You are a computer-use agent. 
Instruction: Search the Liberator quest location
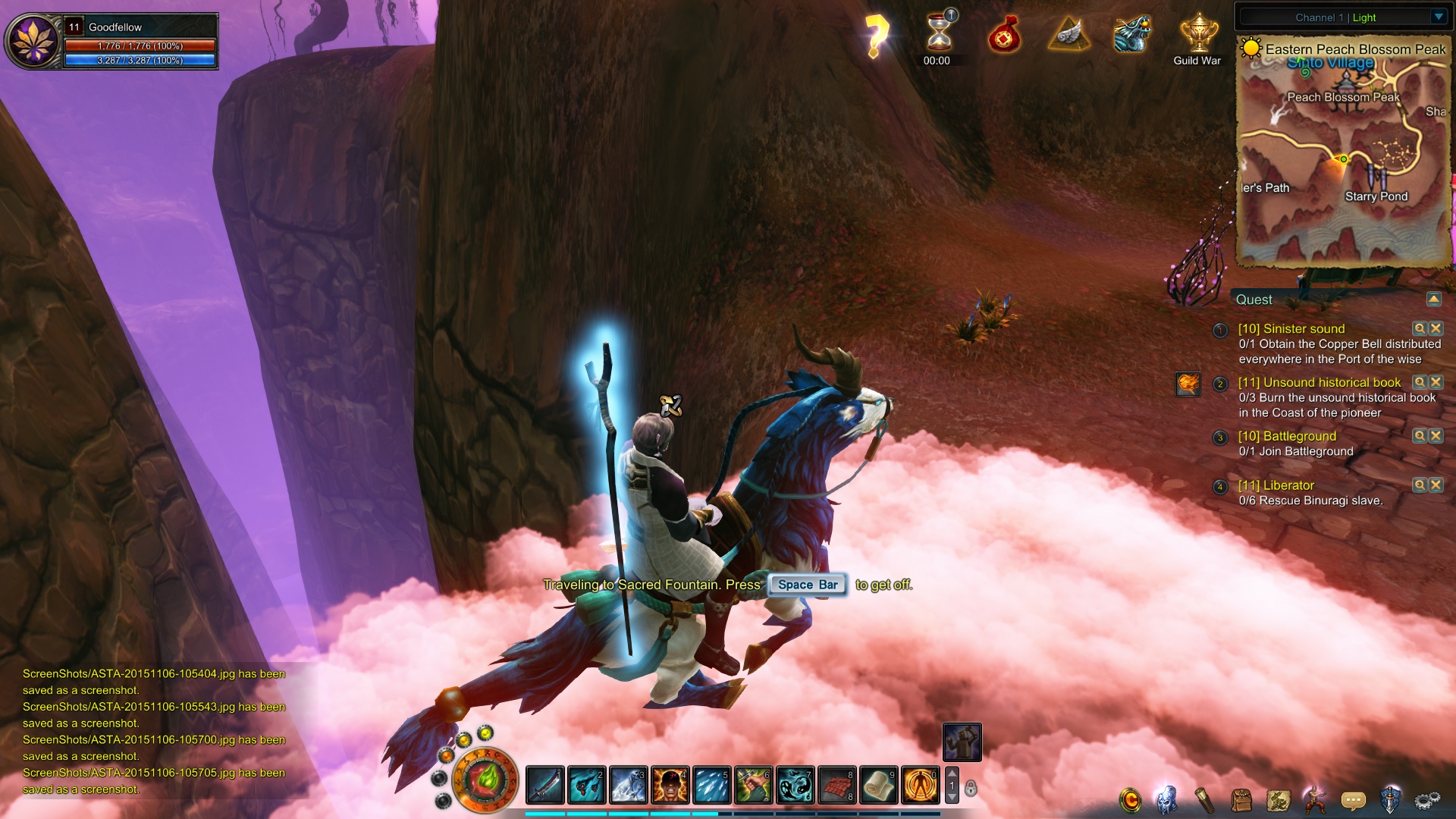[x=1420, y=485]
